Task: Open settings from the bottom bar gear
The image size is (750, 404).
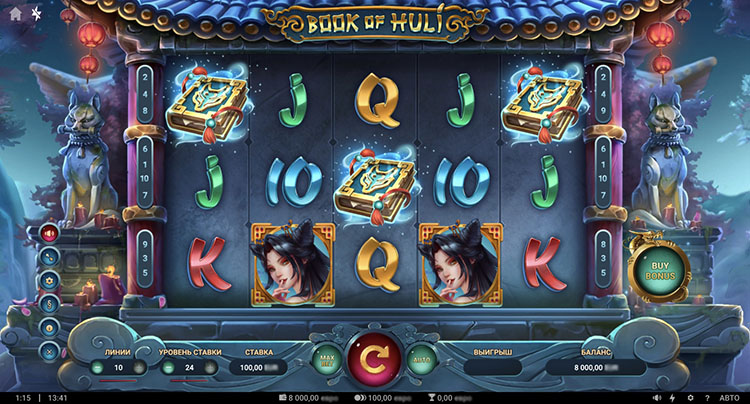Action: point(689,397)
